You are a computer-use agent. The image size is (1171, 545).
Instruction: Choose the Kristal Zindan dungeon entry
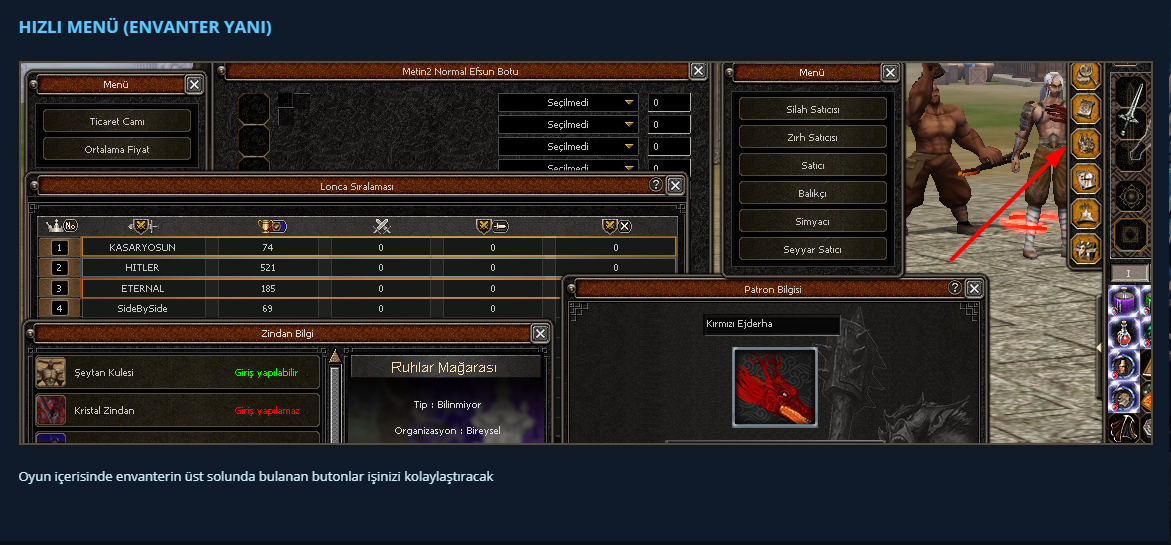click(x=177, y=411)
